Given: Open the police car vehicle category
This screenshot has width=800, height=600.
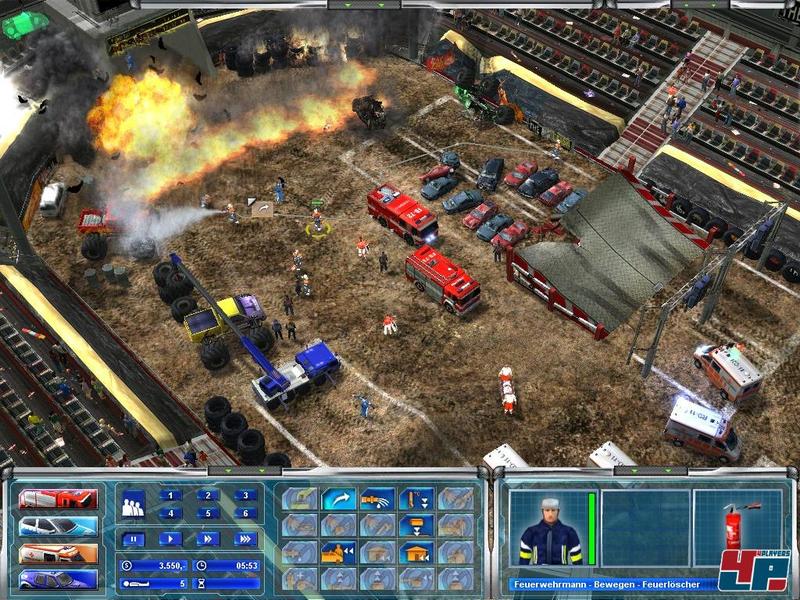Looking at the screenshot, I should (58, 526).
